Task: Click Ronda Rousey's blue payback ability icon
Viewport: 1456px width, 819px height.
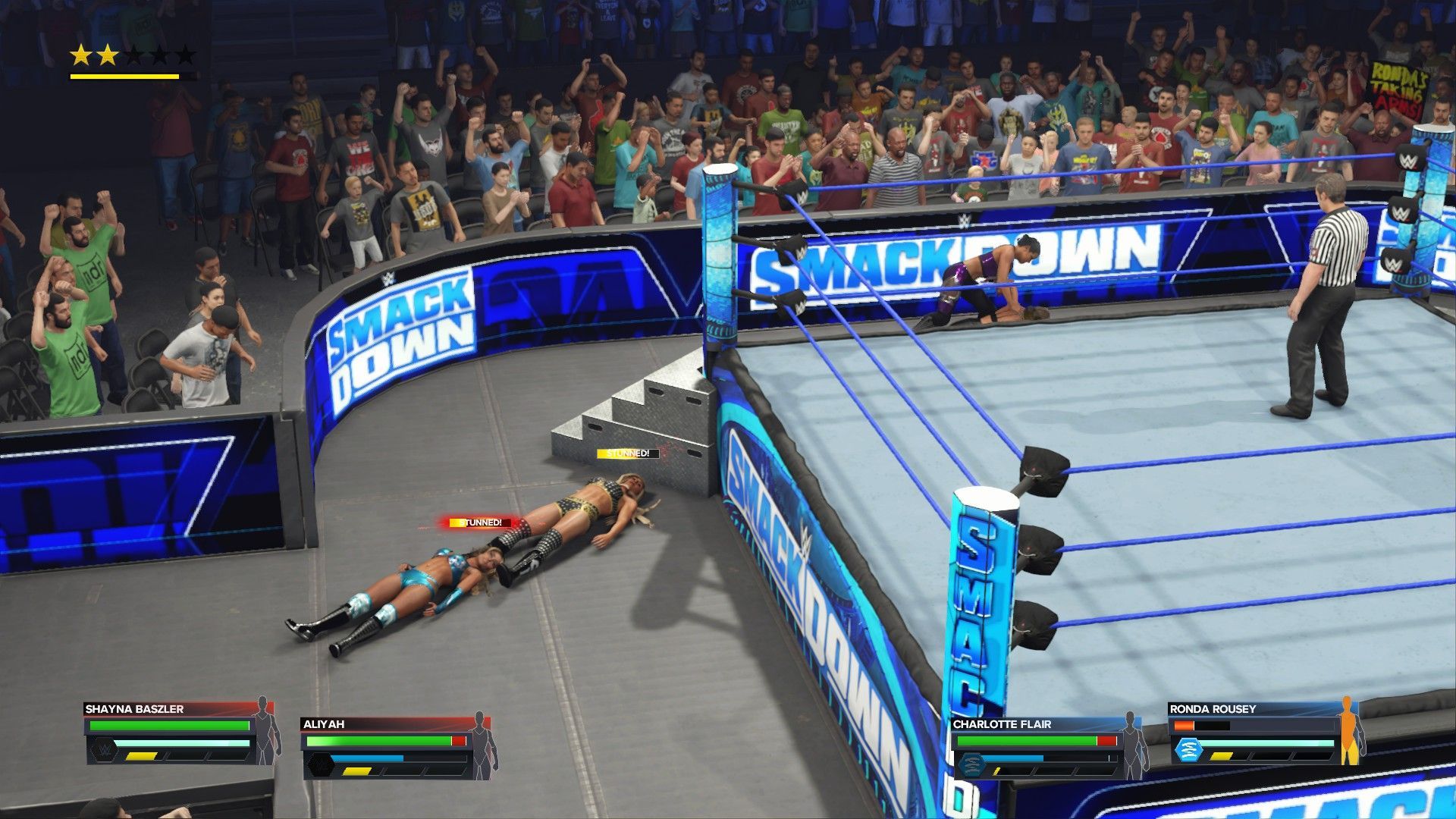Action: 1188,750
